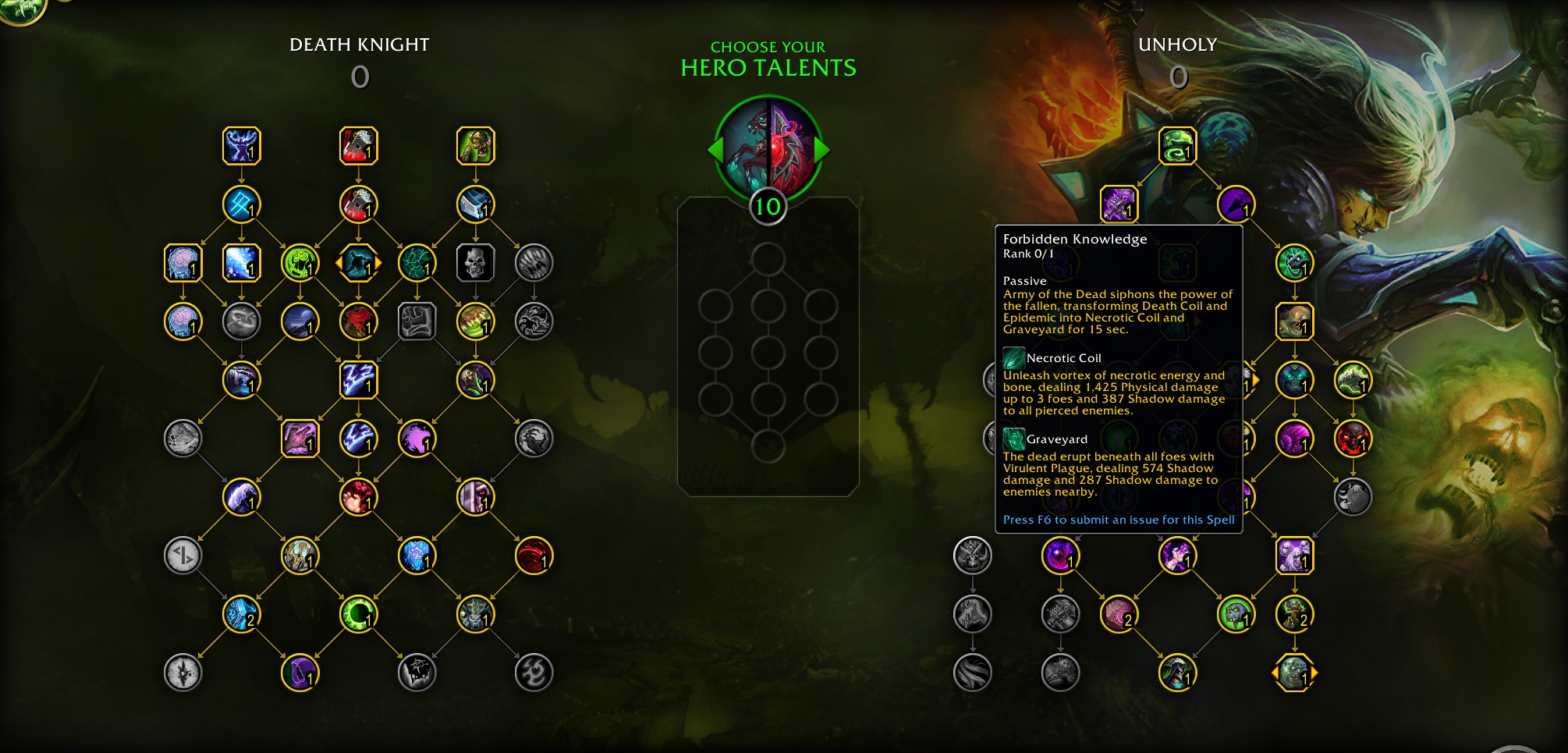Choose the red axe talent at top
This screenshot has width=1568, height=753.
tap(358, 146)
